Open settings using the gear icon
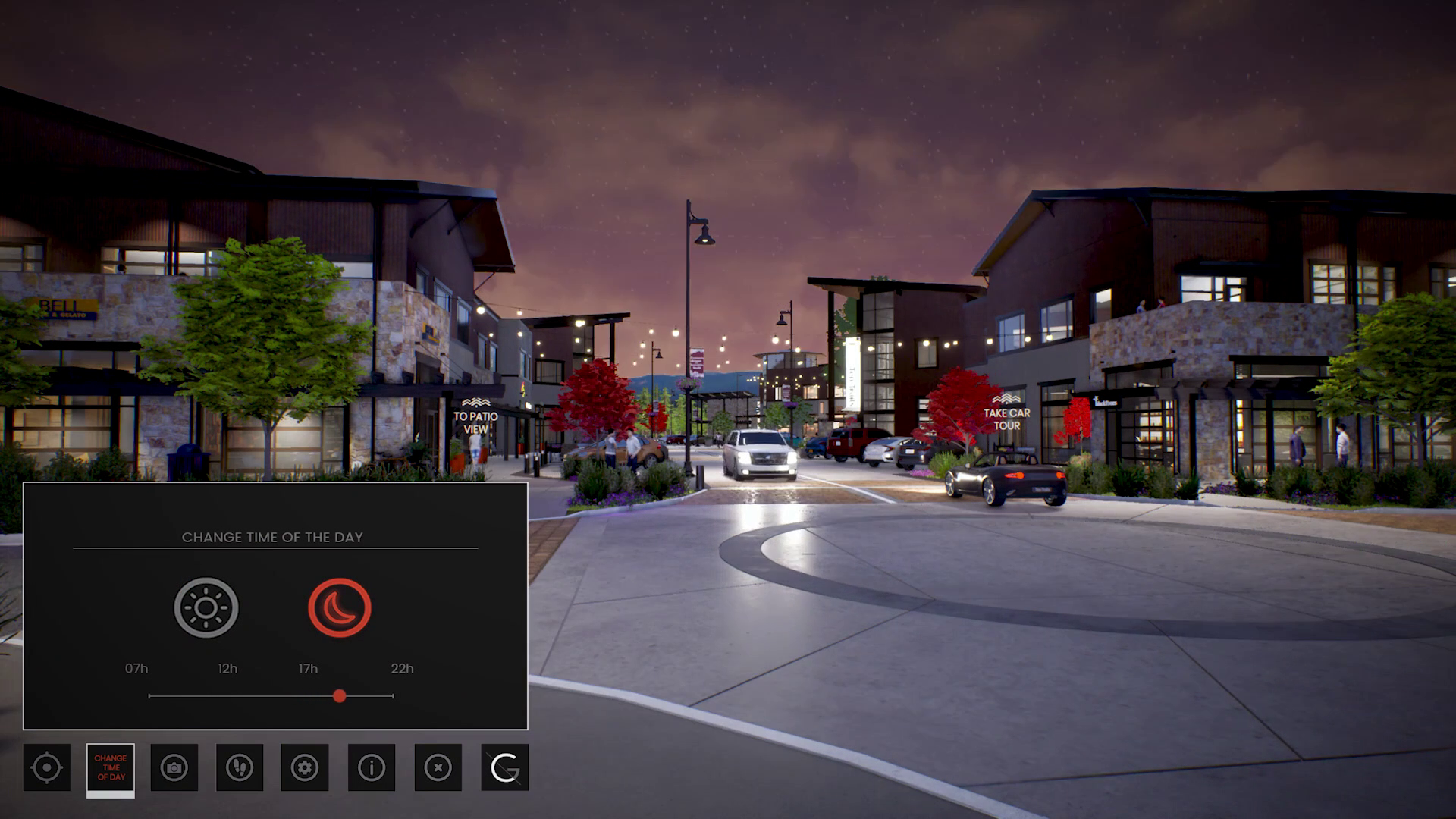1456x819 pixels. tap(306, 768)
